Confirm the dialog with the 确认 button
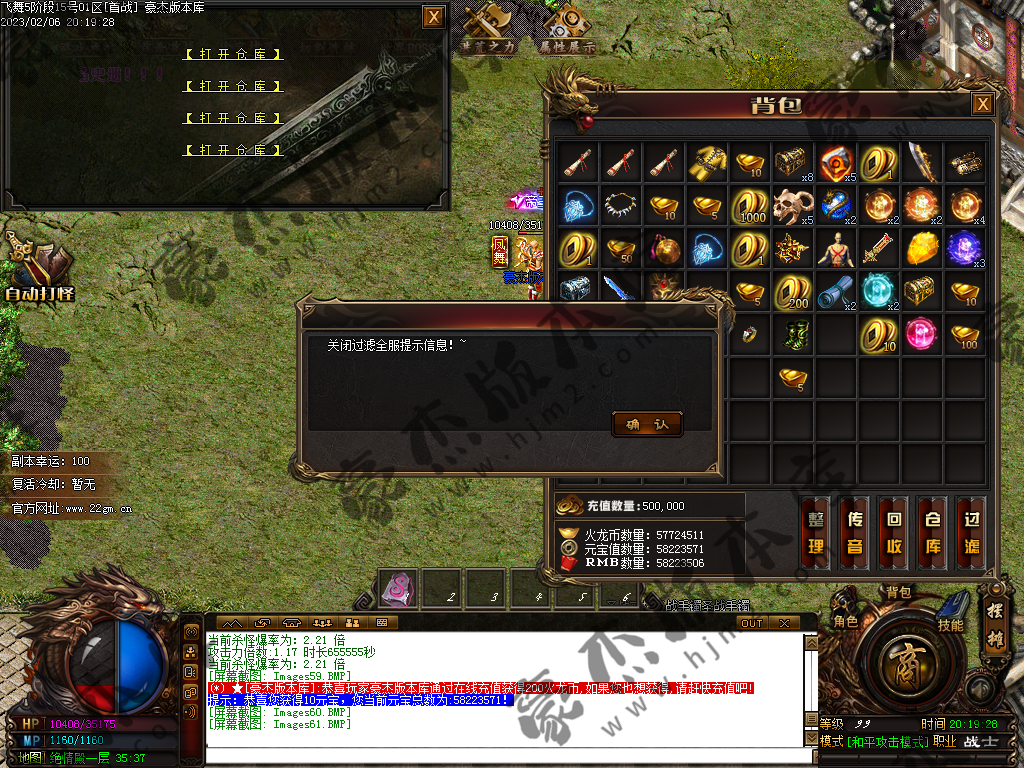The height and width of the screenshot is (768, 1024). click(x=647, y=425)
